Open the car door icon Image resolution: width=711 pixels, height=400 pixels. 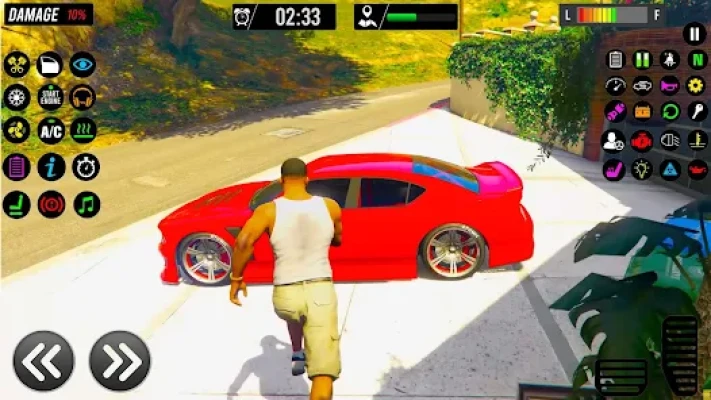point(50,65)
